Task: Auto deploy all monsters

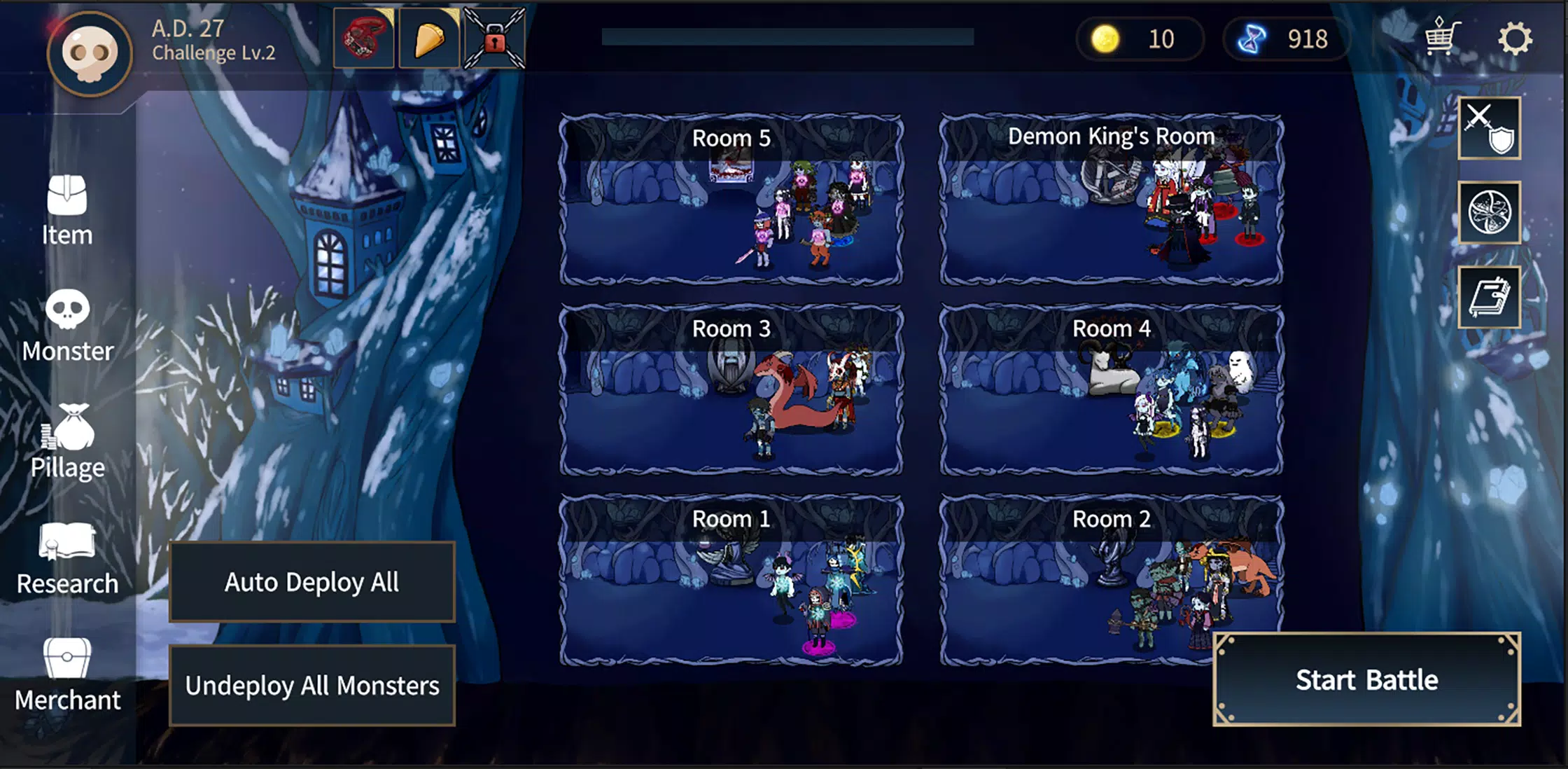Action: point(312,582)
